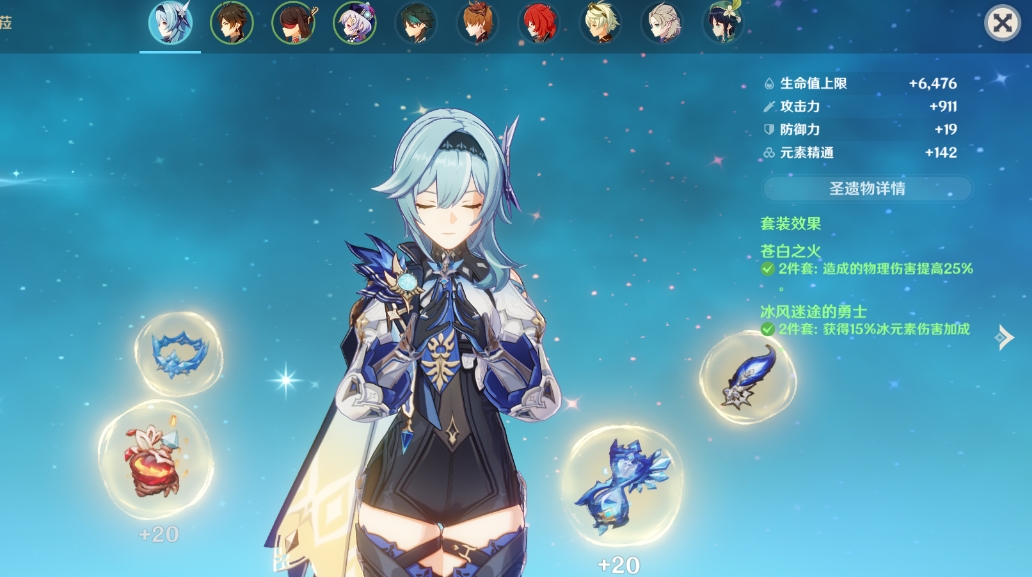Choose Qiqi's purple-haired portrait
This screenshot has width=1032, height=577.
click(x=354, y=23)
